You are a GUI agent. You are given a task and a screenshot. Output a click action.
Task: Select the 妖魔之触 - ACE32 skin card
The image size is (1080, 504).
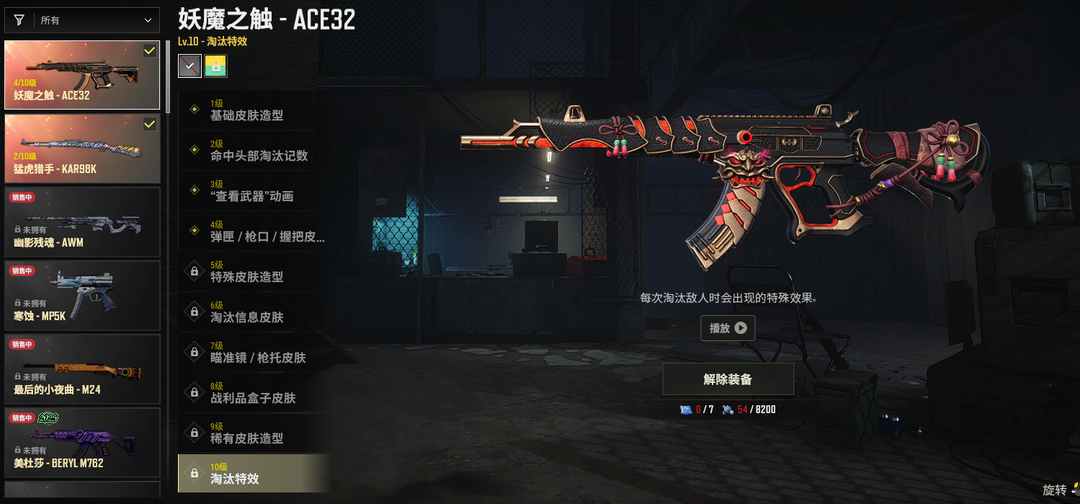point(82,75)
